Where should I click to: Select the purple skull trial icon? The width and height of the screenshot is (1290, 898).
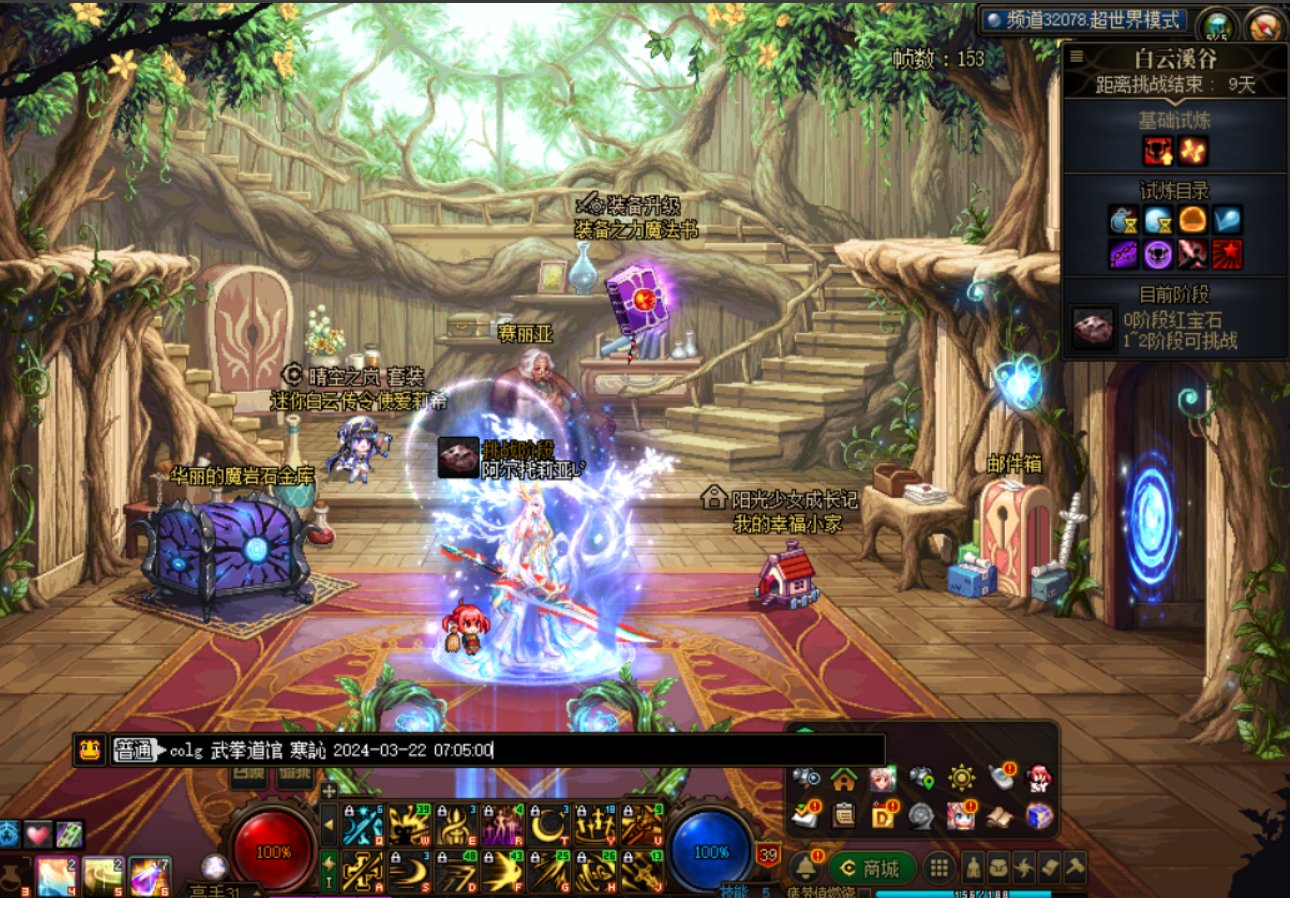1158,254
